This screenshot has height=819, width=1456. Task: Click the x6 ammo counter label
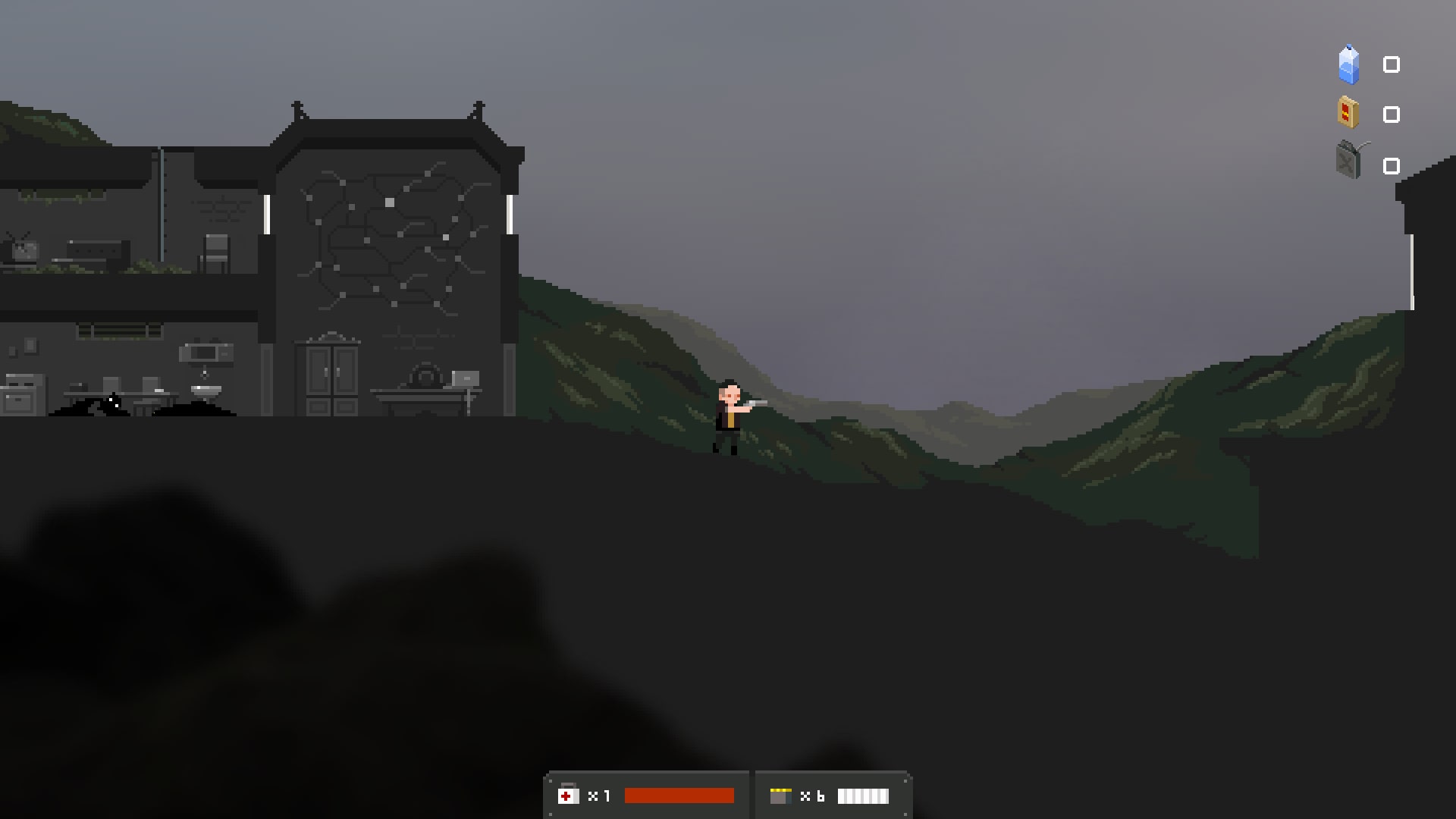(814, 795)
